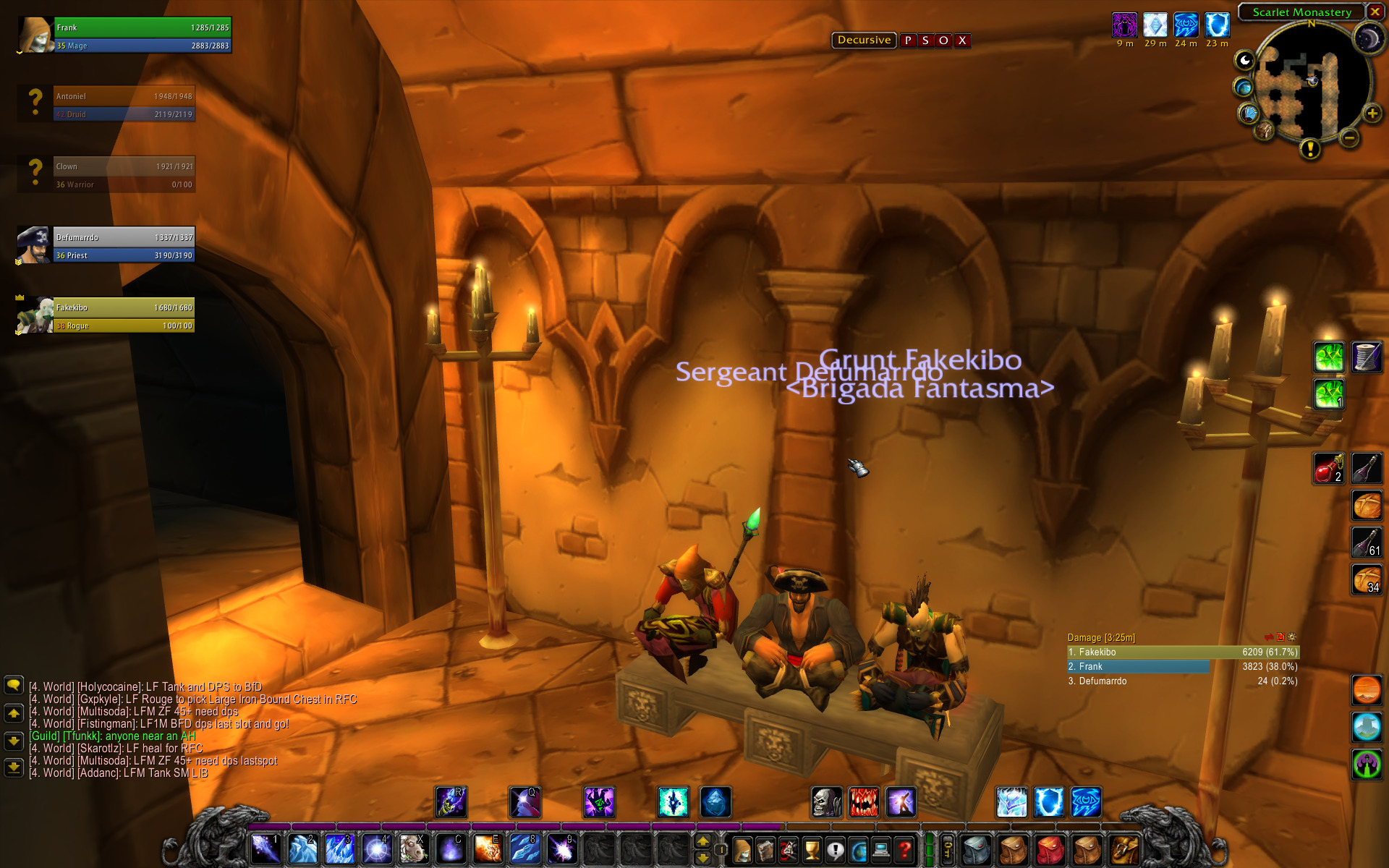The image size is (1389, 868).
Task: Use the red healing potion
Action: [1328, 469]
